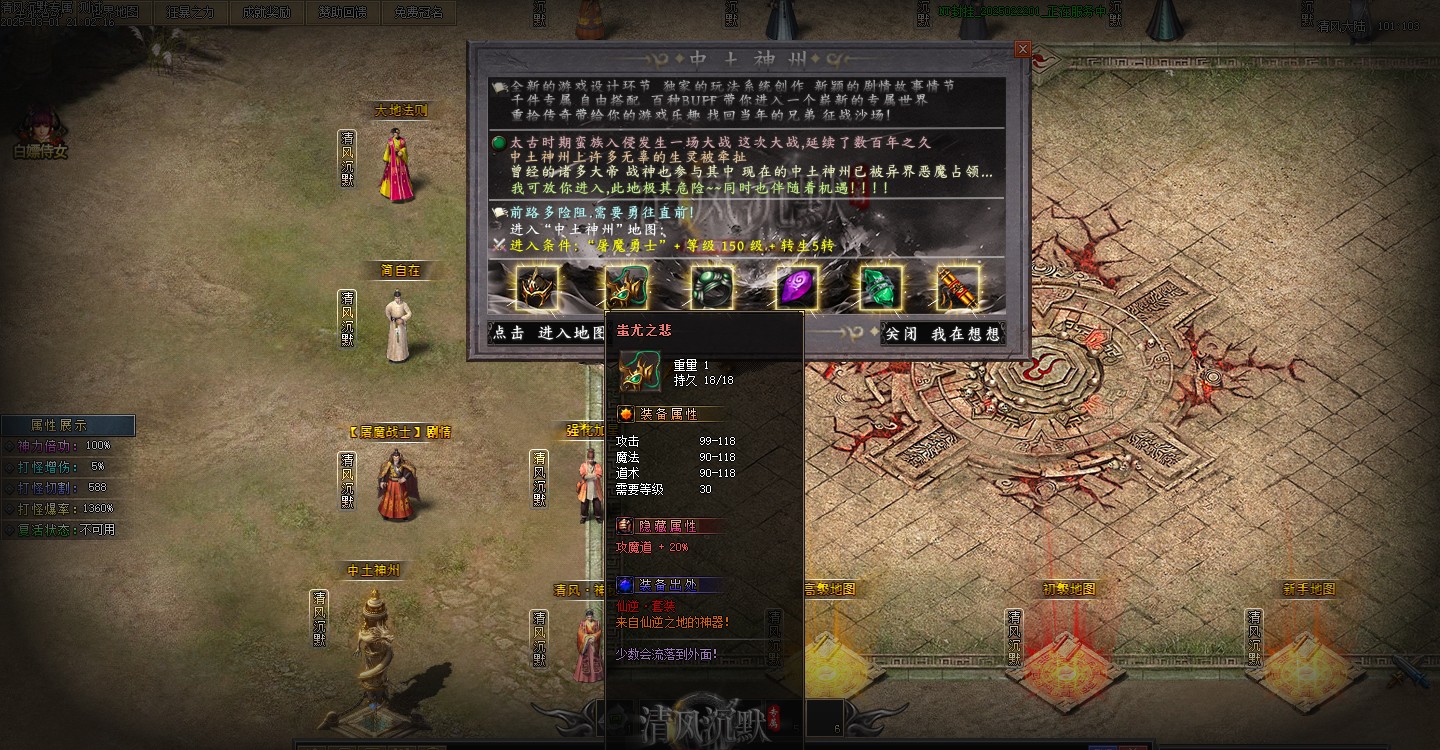Expand the 隐藏属性 section header
This screenshot has width=1440, height=750.
click(668, 525)
